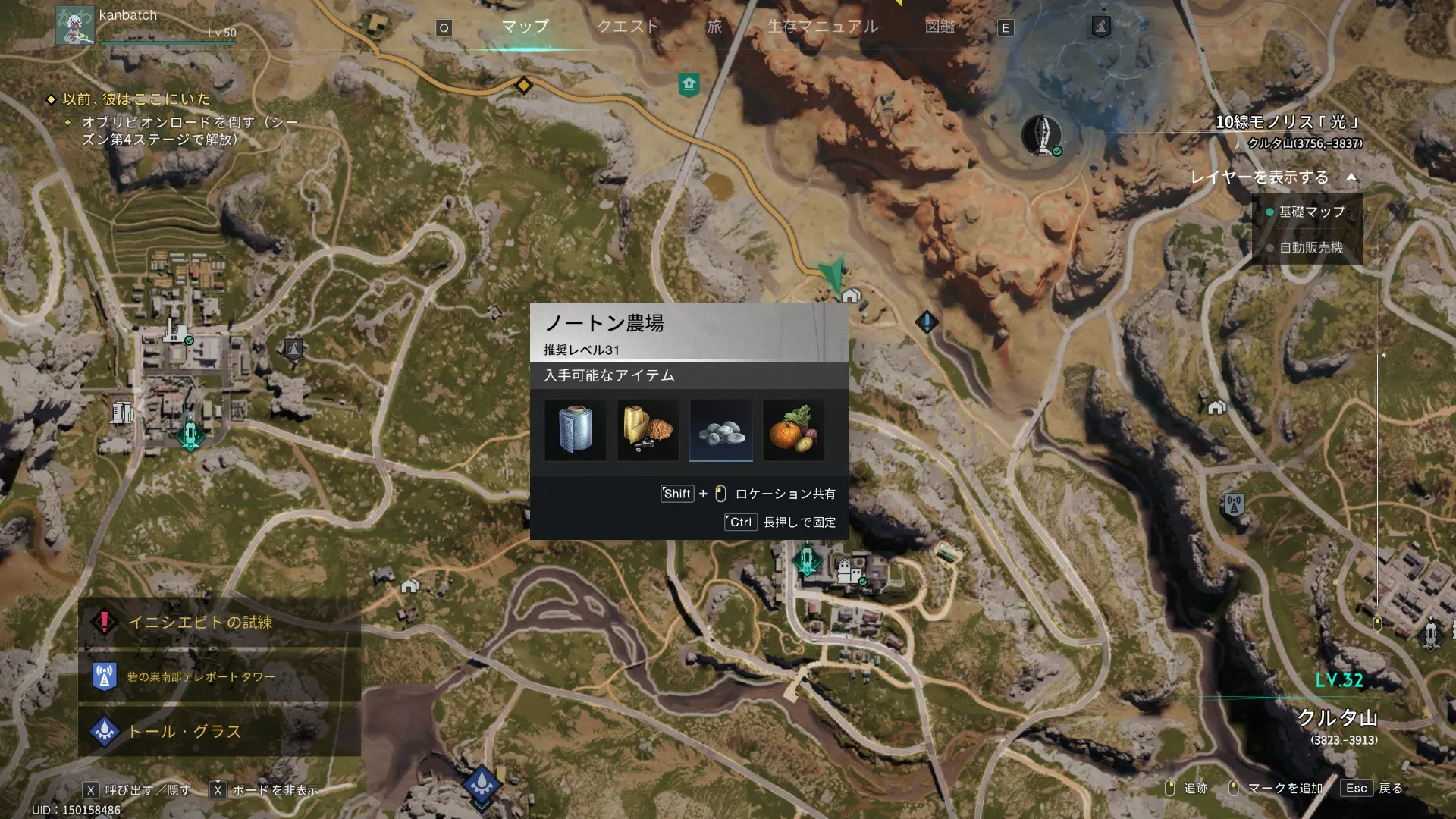
Task: Open the 生存マニュアル tab
Action: pos(823,27)
